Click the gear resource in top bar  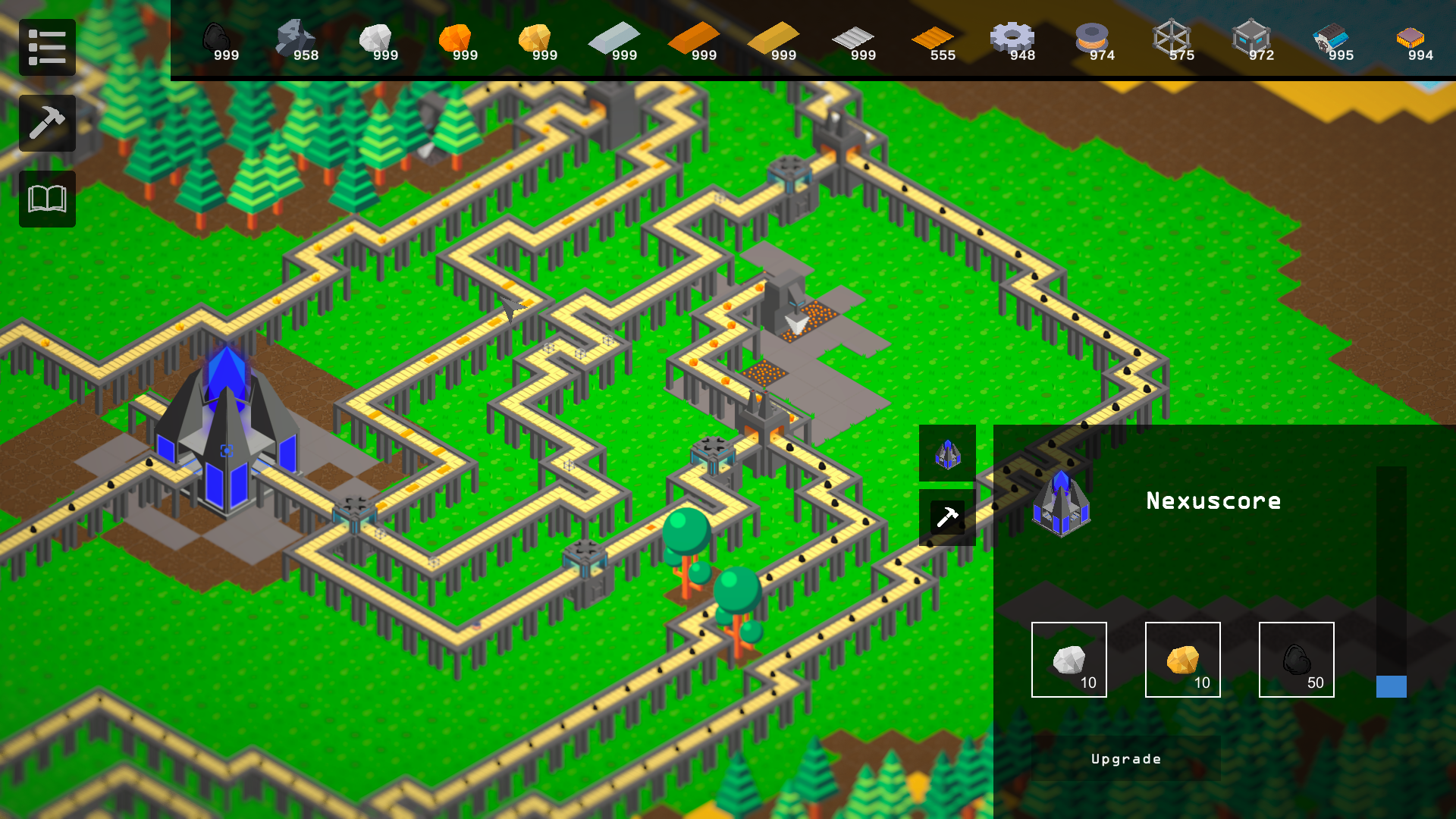coord(1012,39)
